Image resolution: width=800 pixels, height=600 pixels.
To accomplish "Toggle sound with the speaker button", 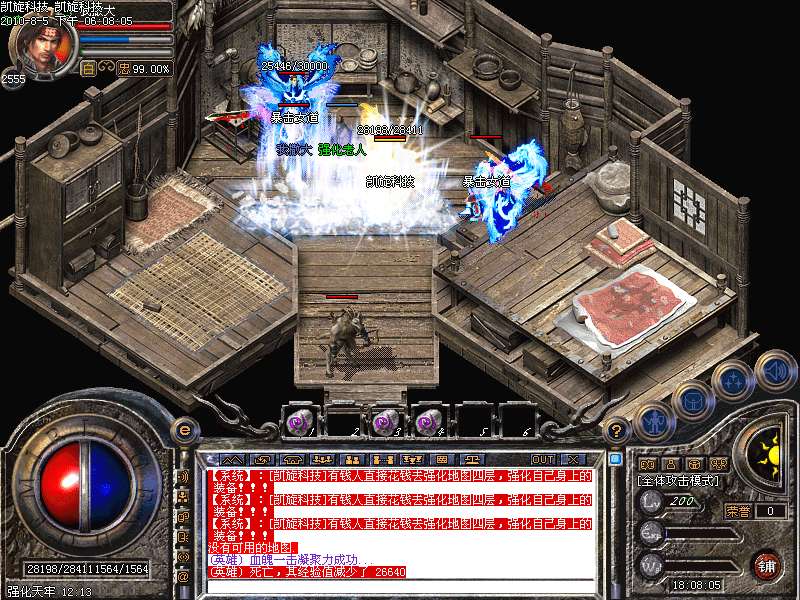I will pos(775,369).
